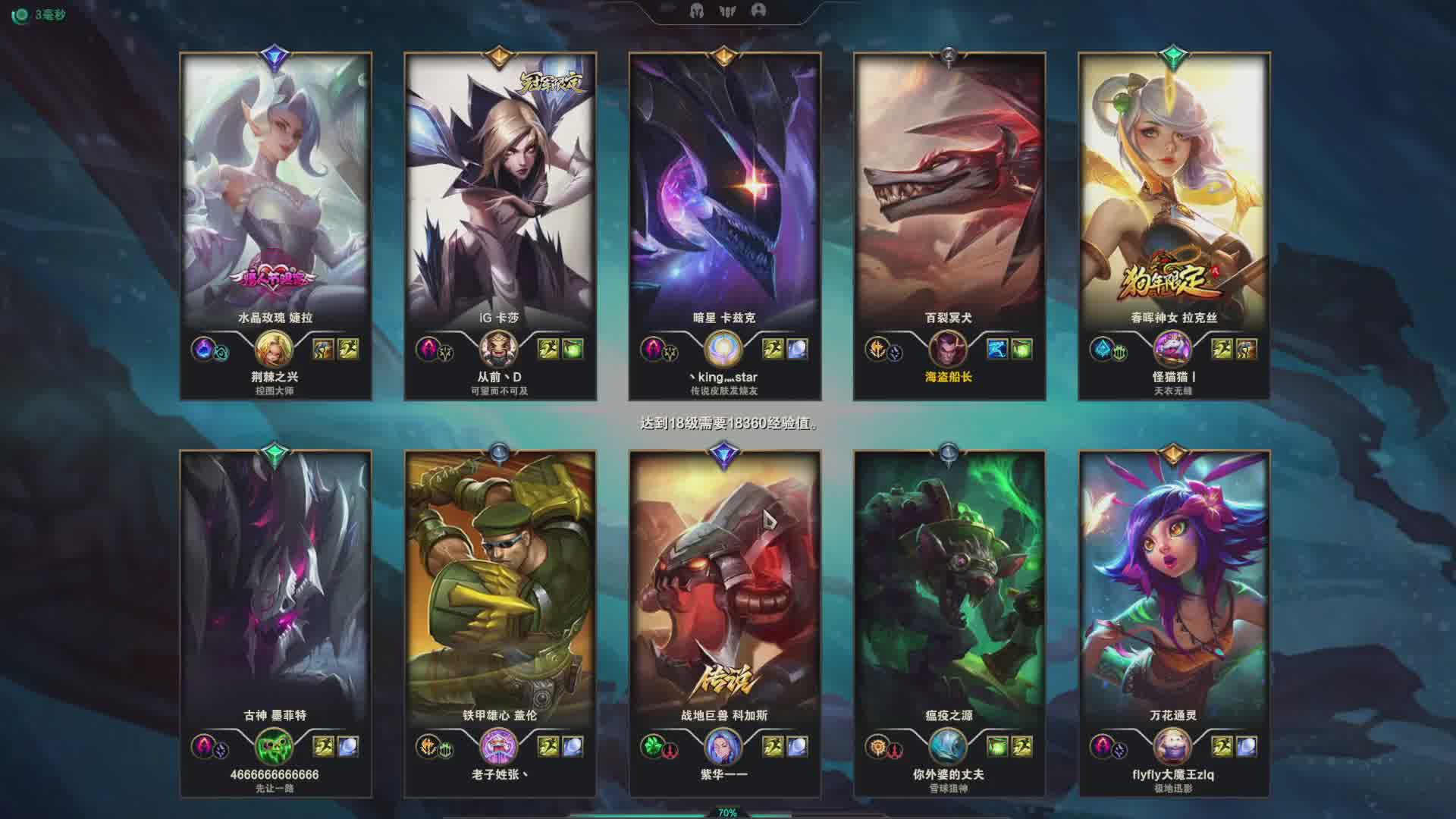
Task: Click summoner spell icons on 你外婆的丈夫's card
Action: tap(1009, 747)
